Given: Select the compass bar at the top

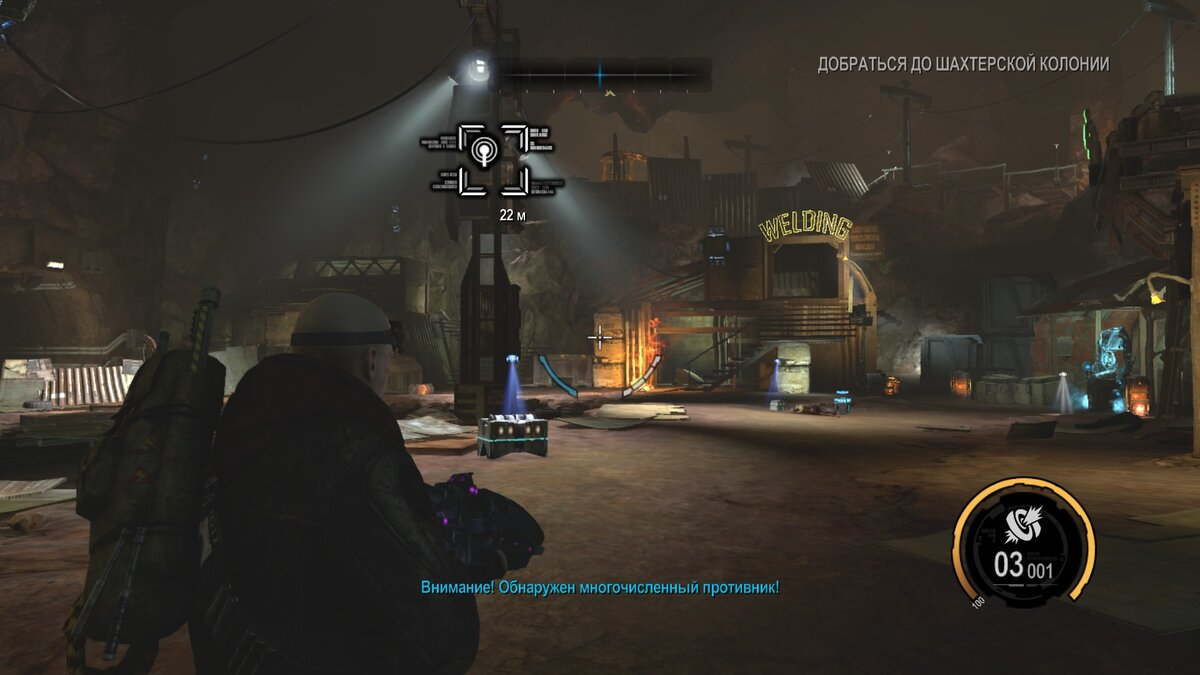Looking at the screenshot, I should coord(600,71).
